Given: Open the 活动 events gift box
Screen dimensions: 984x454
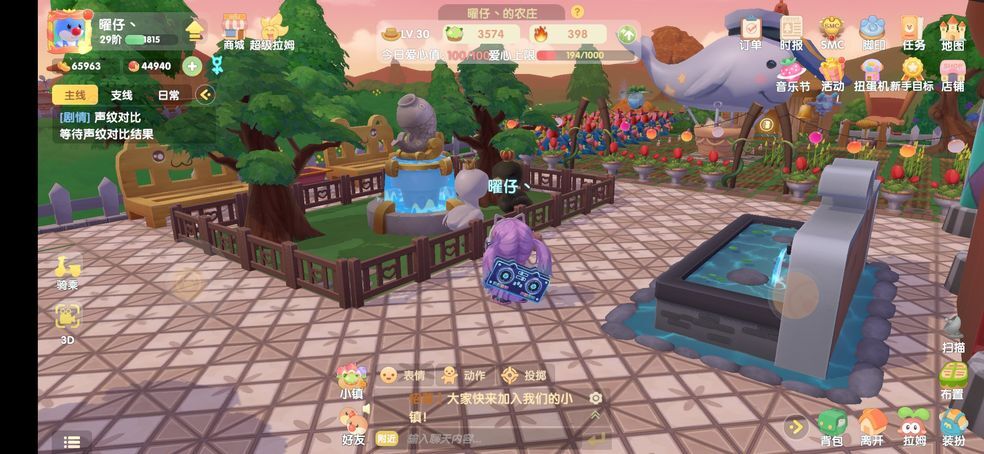Looking at the screenshot, I should coord(832,73).
